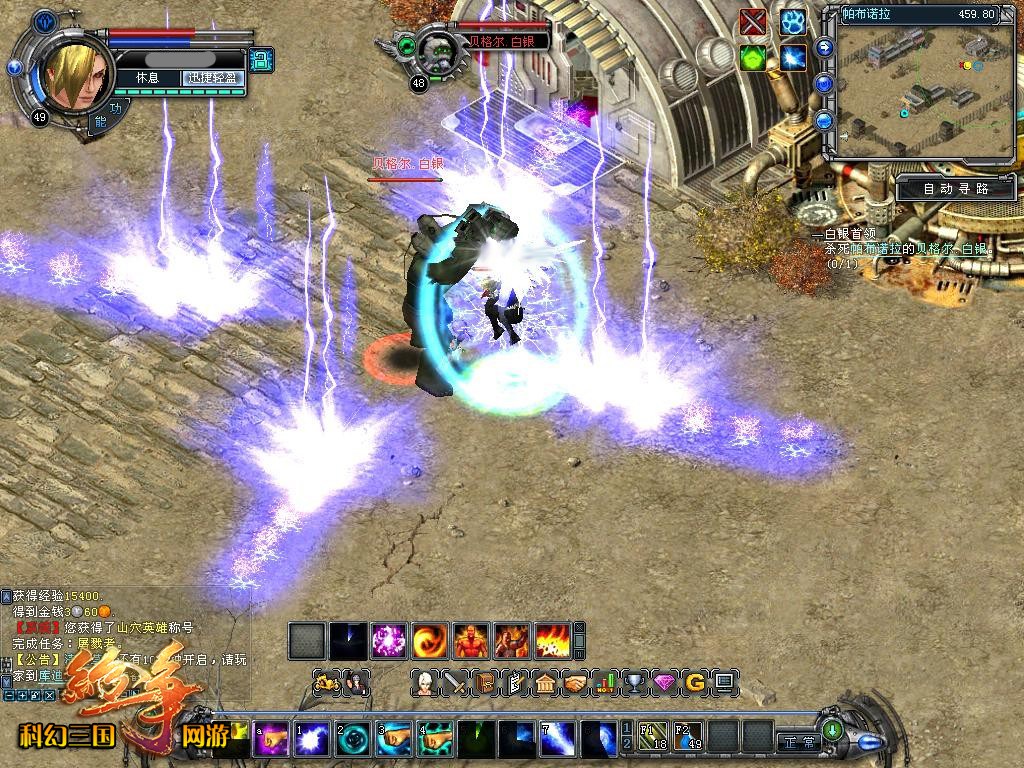Click the 自动寻路 auto-pathfinding button
The image size is (1024, 768).
point(954,188)
